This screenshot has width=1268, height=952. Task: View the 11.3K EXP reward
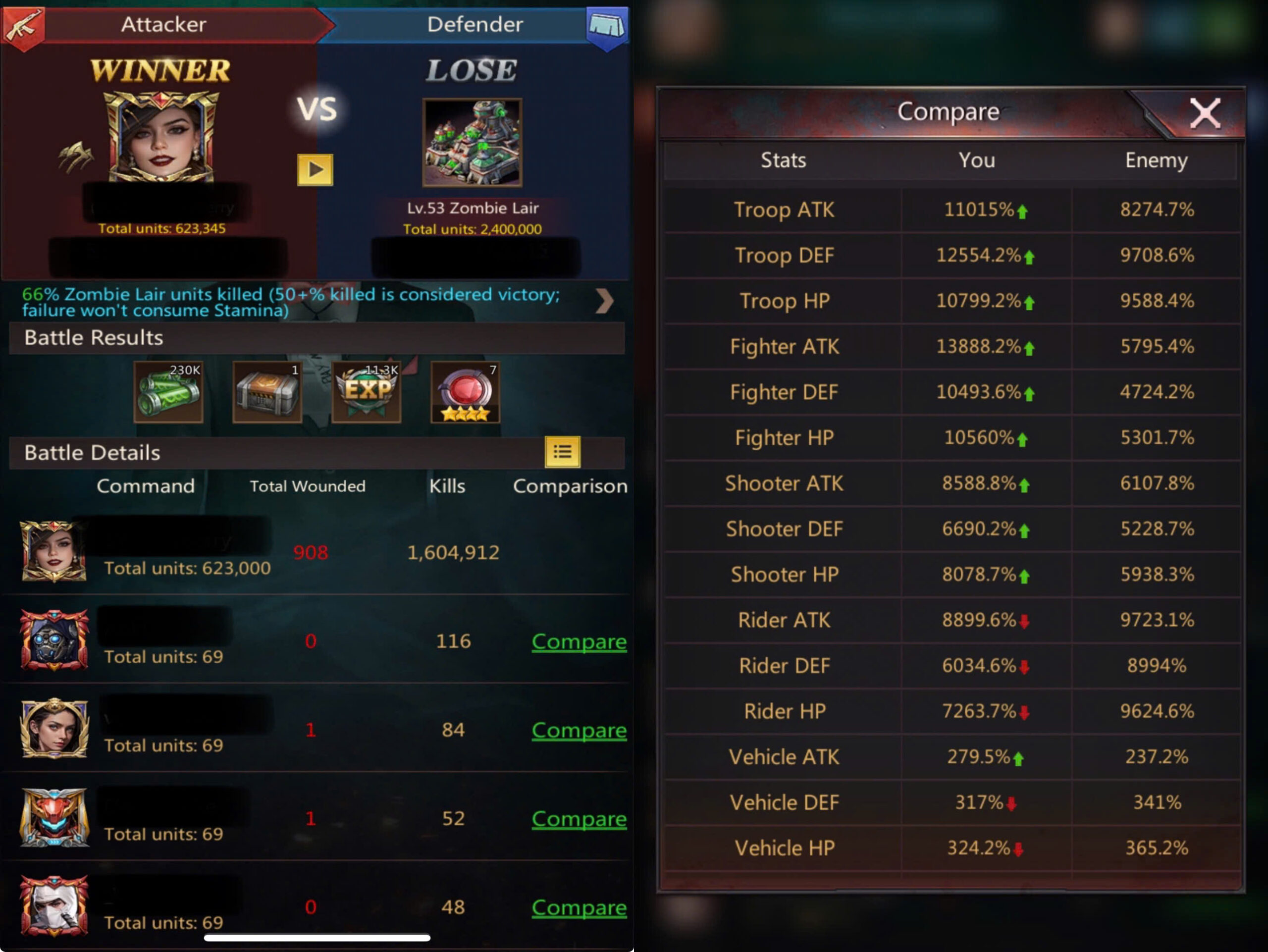367,393
